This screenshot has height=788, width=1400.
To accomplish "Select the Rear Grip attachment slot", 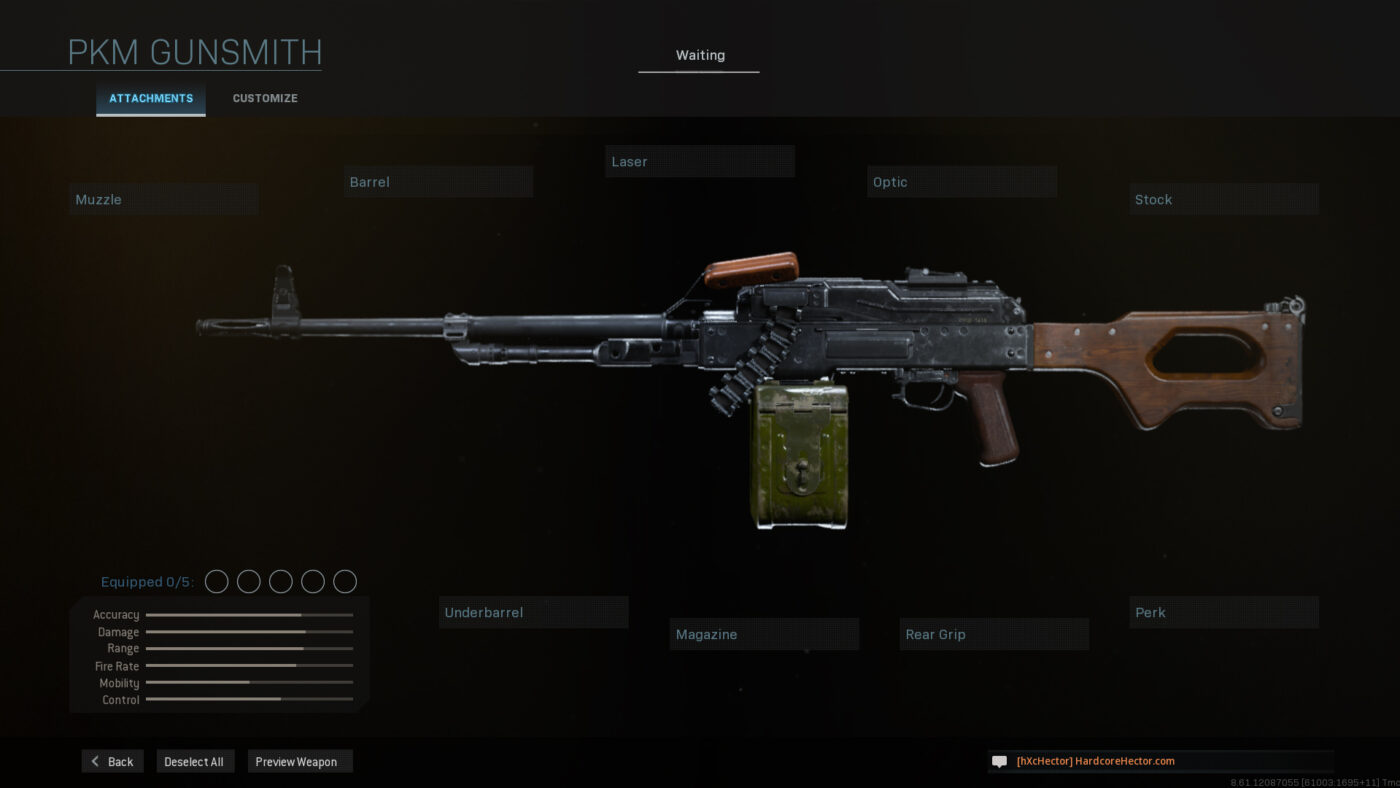I will pos(994,634).
